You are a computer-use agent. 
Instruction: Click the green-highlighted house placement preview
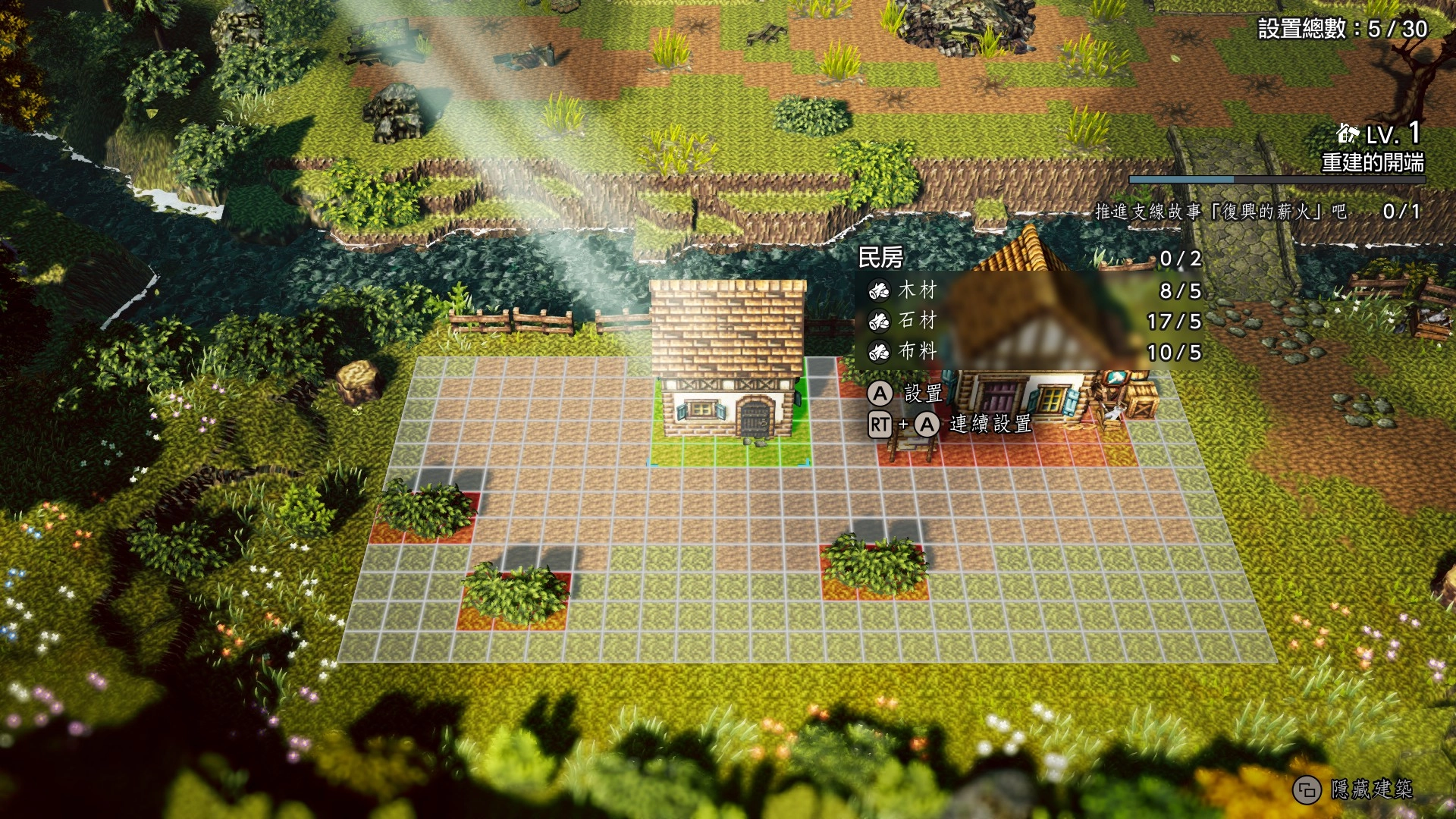point(728,372)
